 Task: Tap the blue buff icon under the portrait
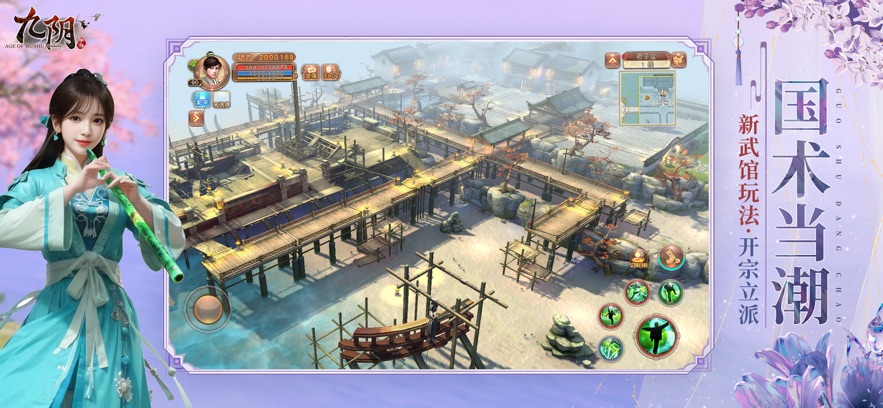pyautogui.click(x=200, y=98)
